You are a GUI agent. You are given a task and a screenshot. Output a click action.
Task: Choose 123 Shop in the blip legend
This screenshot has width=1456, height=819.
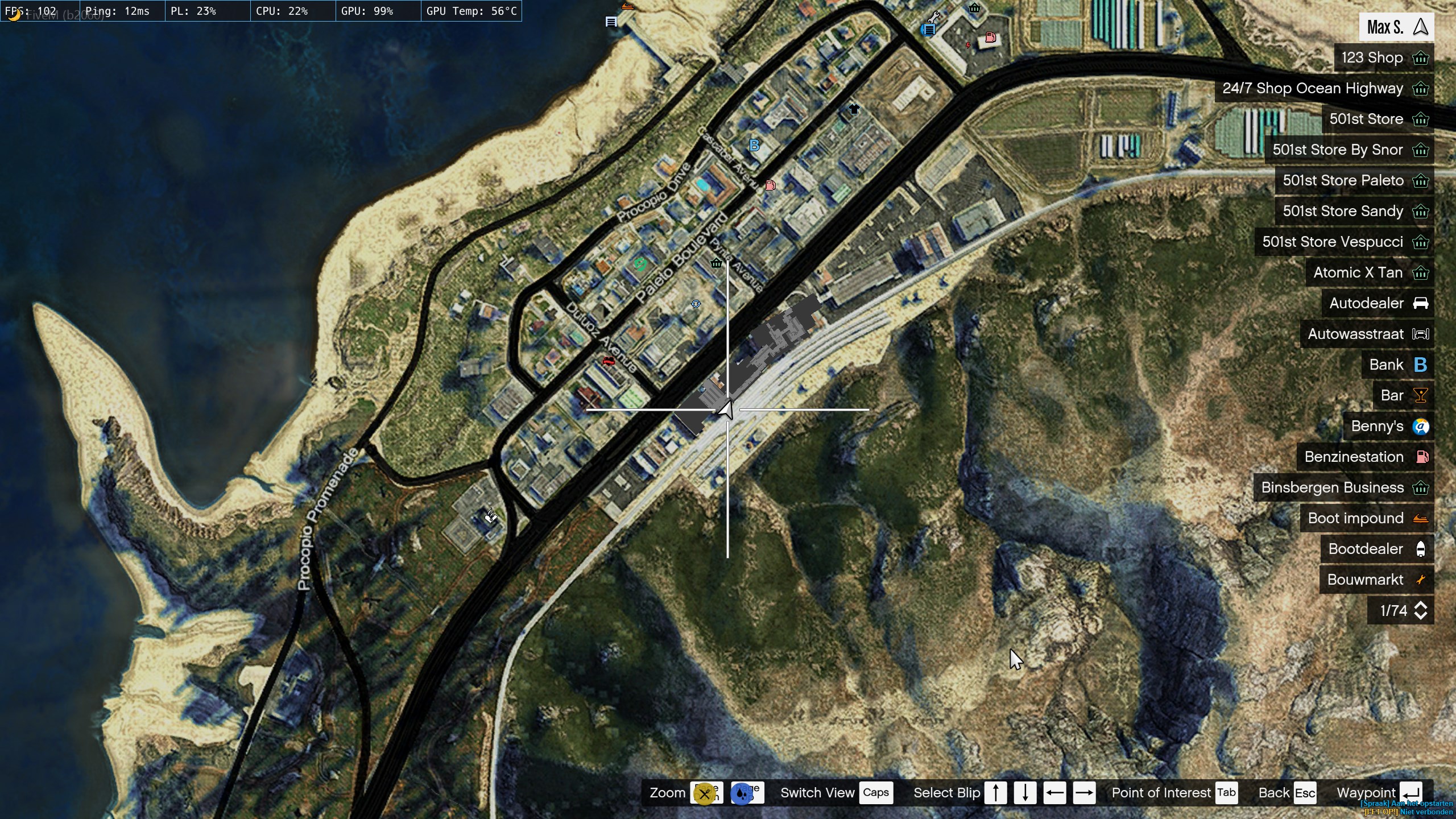pyautogui.click(x=1383, y=58)
